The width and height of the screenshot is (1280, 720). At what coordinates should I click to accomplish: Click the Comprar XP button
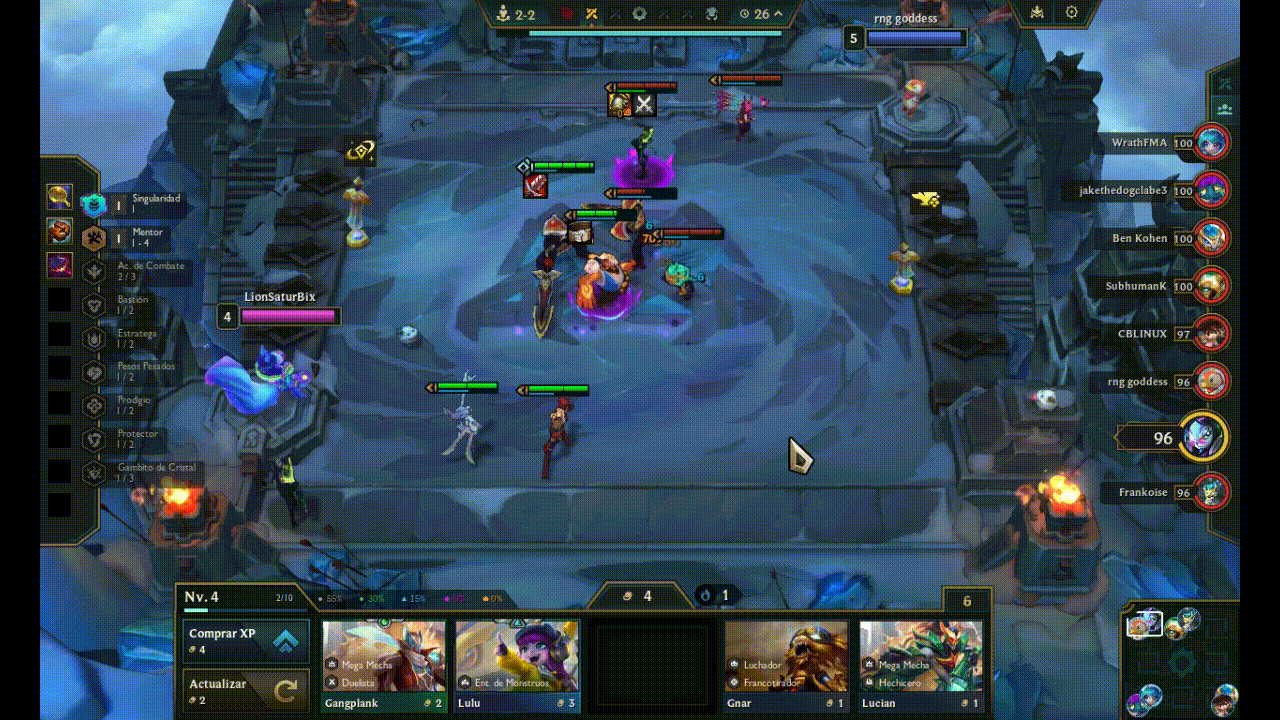click(x=245, y=640)
